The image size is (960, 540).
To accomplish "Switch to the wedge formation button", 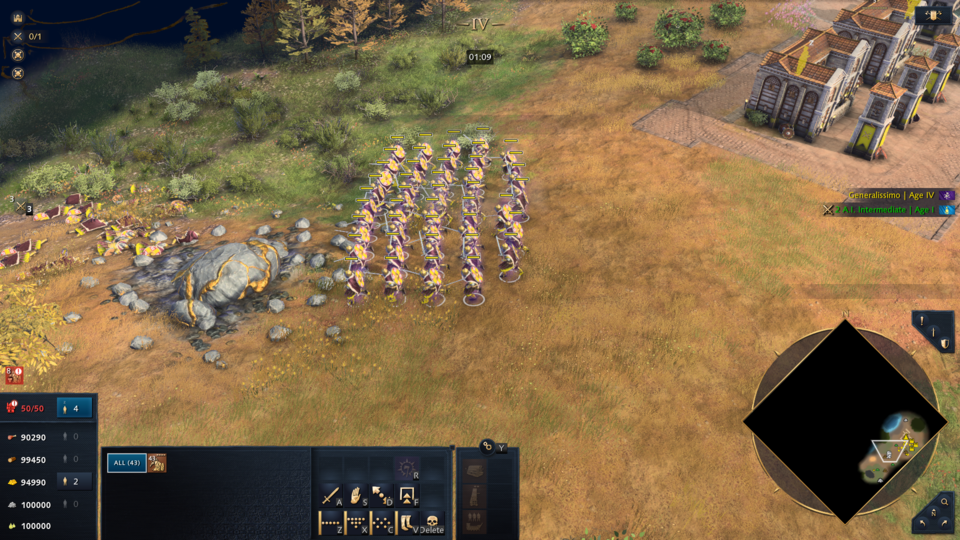I will point(356,522).
